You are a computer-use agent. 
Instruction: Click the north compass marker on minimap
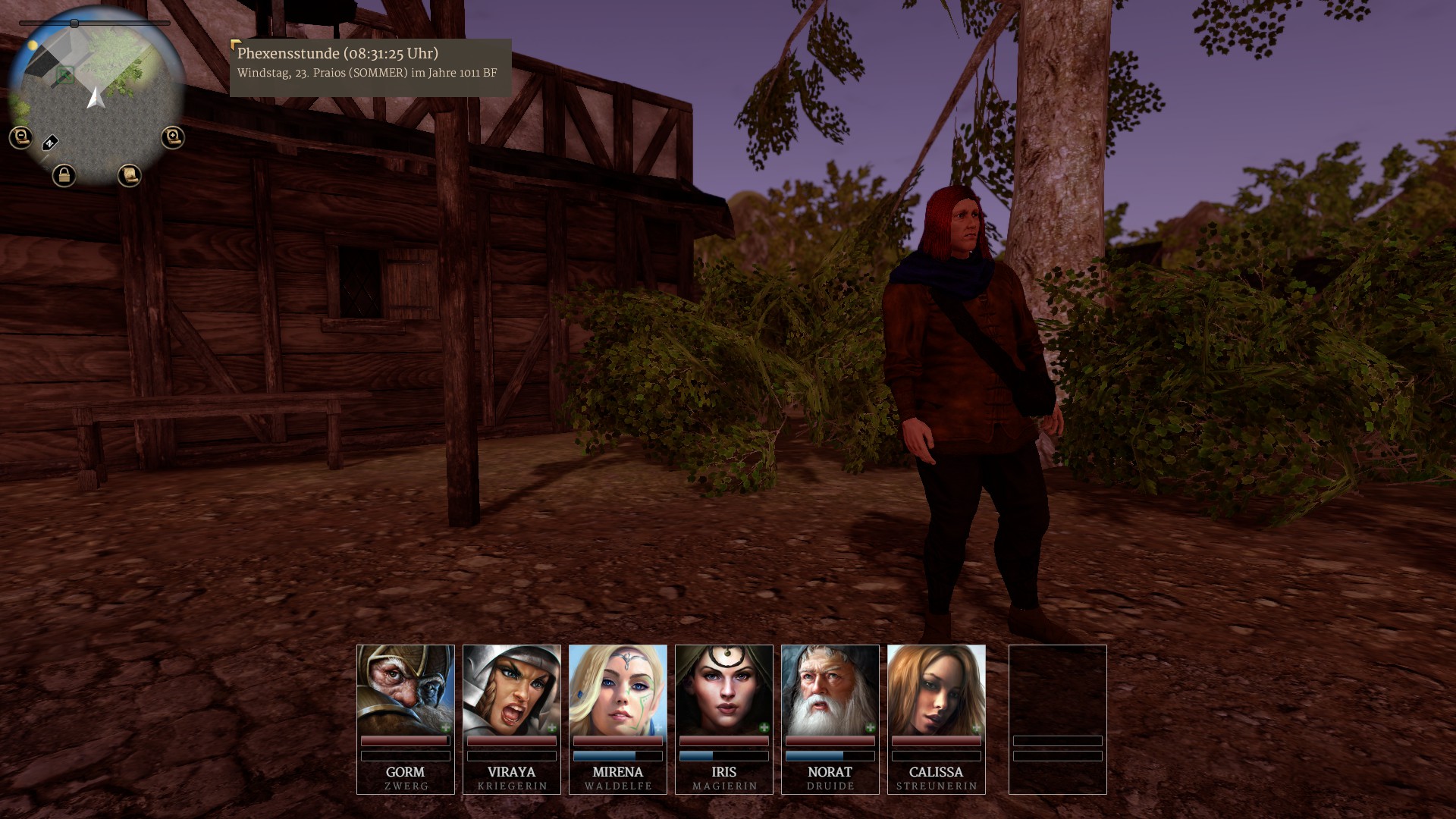point(50,143)
